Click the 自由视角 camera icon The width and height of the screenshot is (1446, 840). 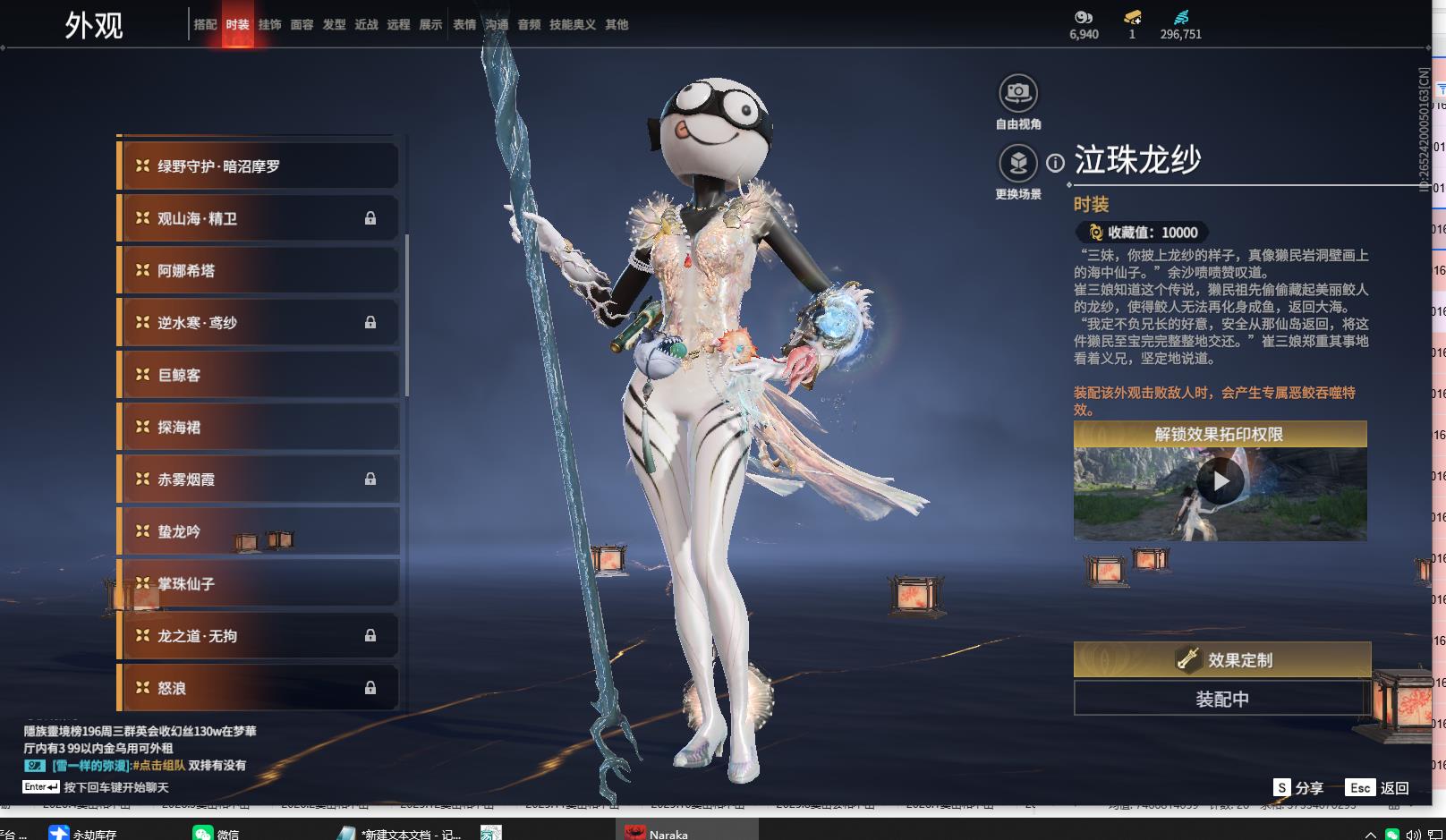tap(1017, 94)
